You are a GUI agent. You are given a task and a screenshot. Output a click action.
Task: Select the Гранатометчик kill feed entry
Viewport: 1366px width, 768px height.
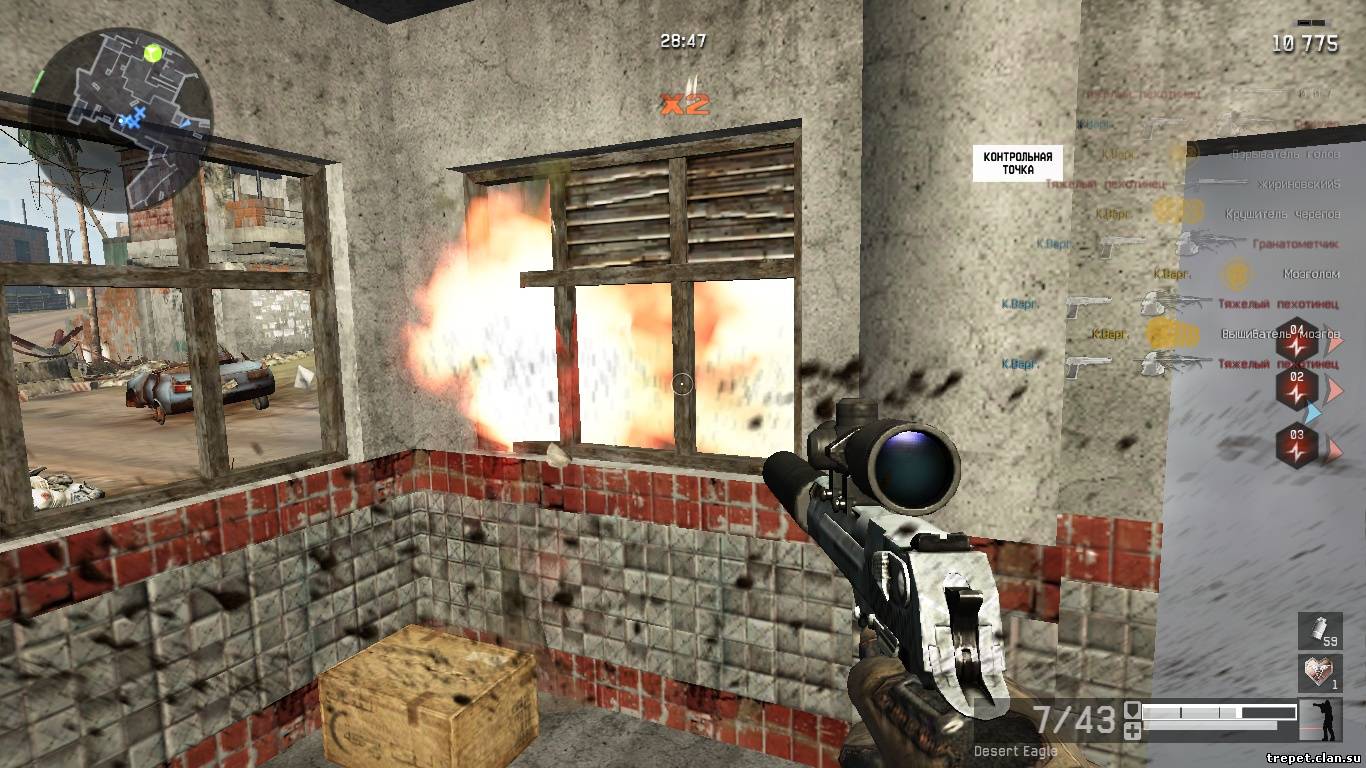pos(1295,244)
